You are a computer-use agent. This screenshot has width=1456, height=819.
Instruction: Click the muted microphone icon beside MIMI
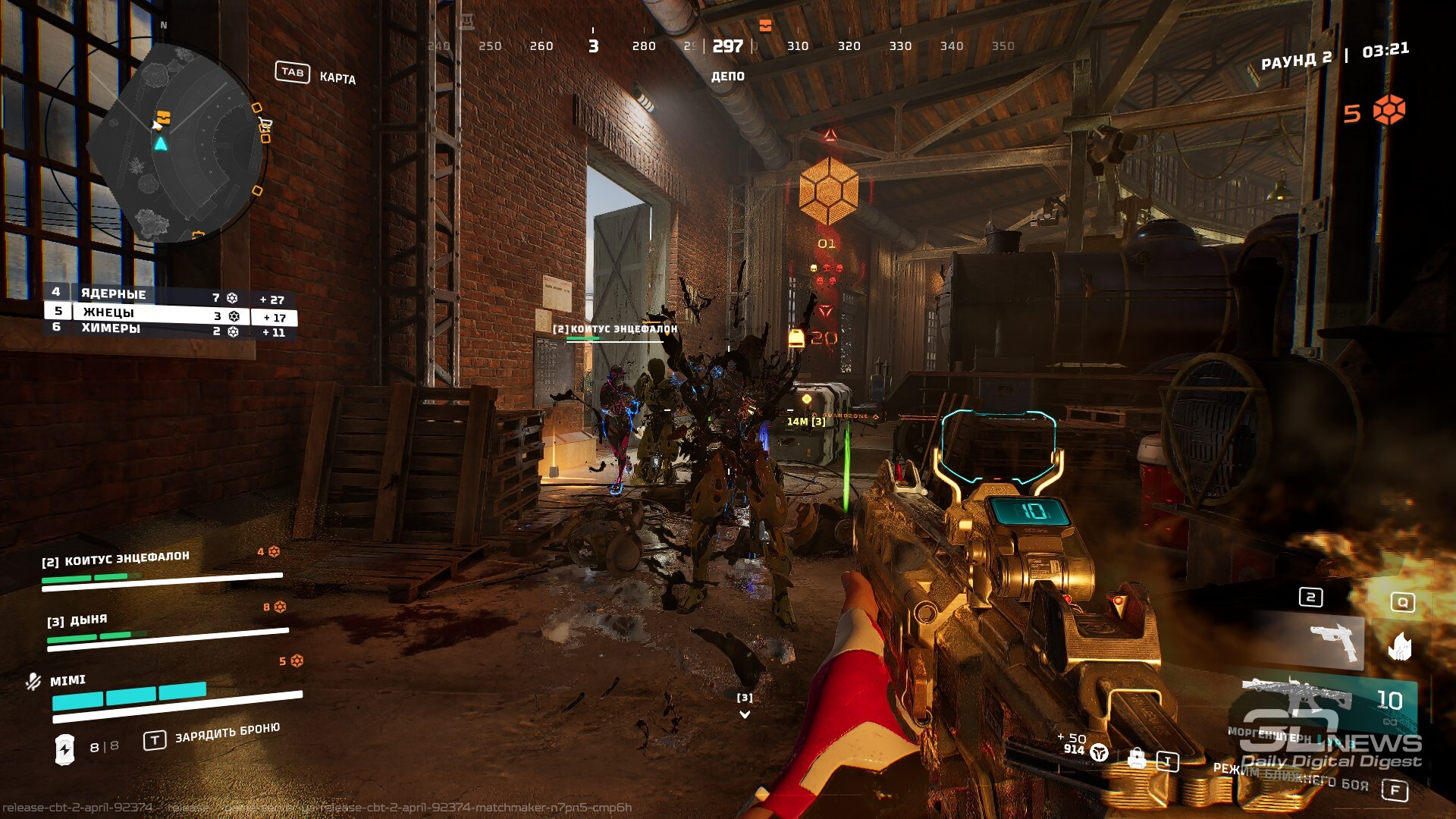pos(33,682)
